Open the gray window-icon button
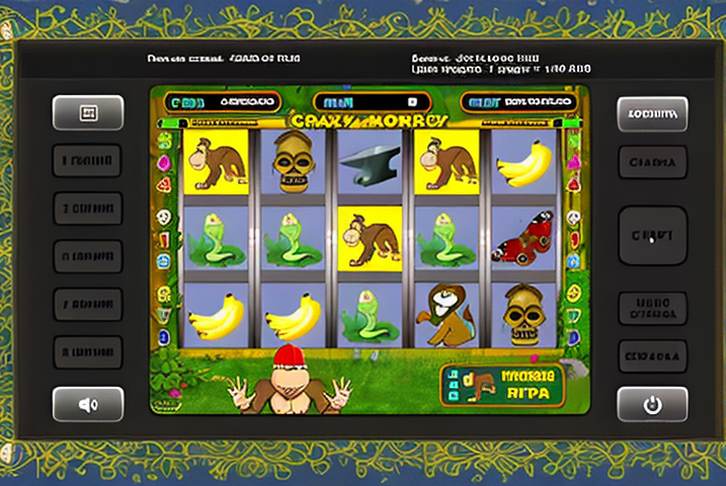 pyautogui.click(x=88, y=113)
